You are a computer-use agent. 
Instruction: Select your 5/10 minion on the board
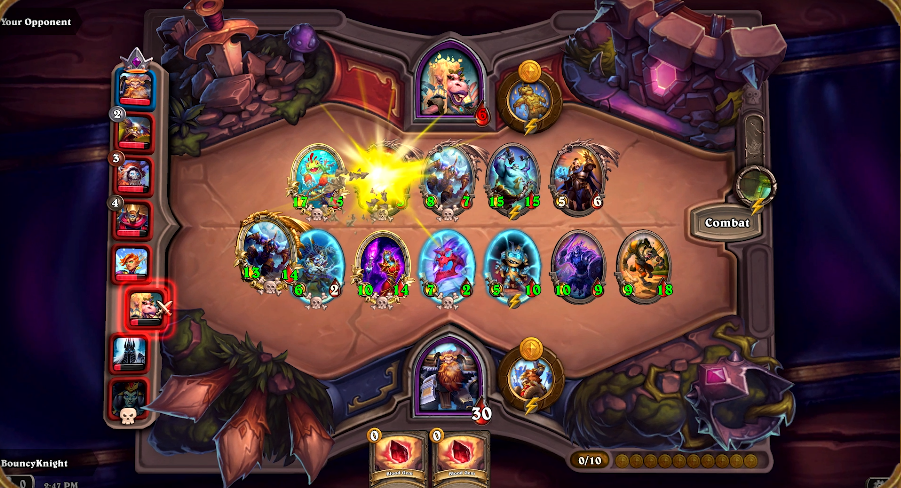click(511, 265)
